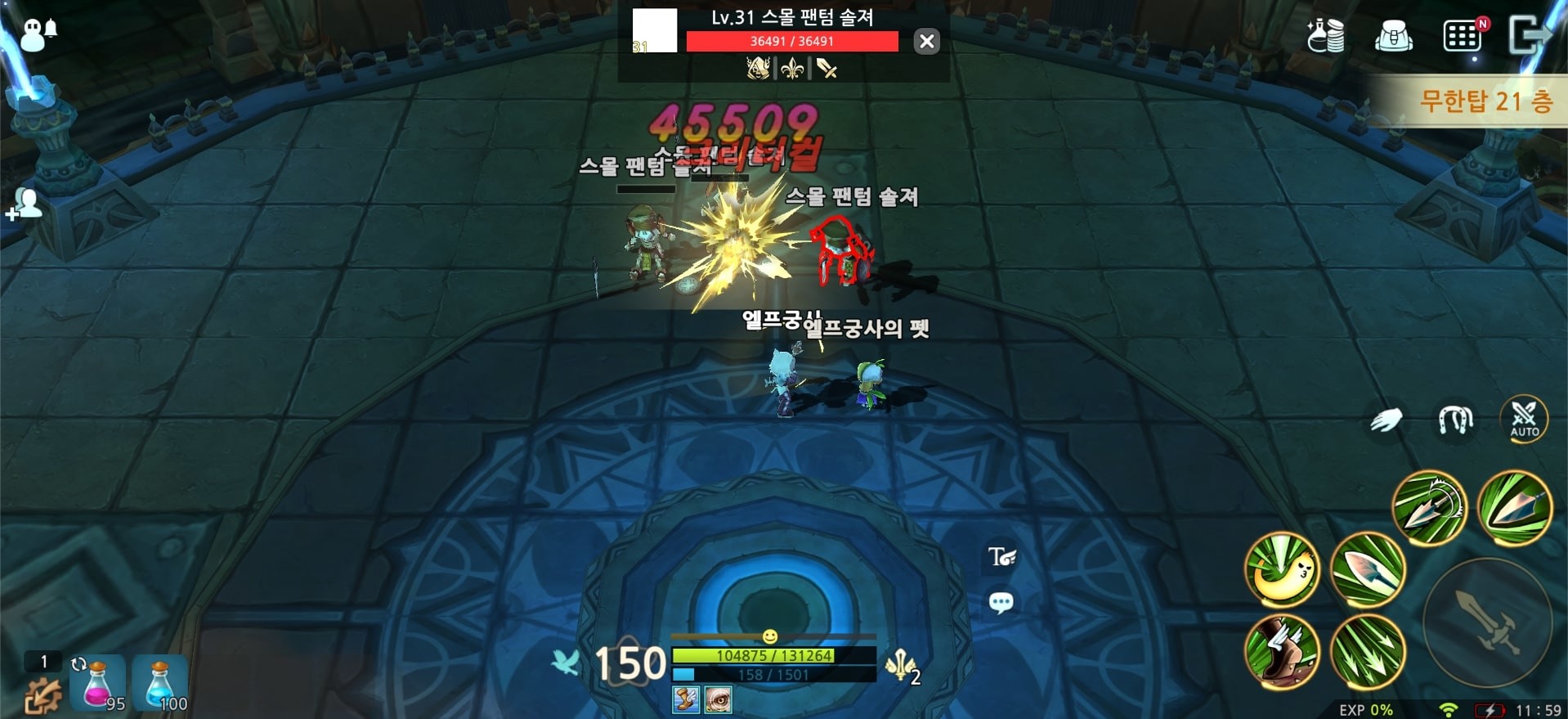This screenshot has height=719, width=1568.
Task: Toggle the quick-slot refresh switch near the potions
Action: tap(79, 665)
